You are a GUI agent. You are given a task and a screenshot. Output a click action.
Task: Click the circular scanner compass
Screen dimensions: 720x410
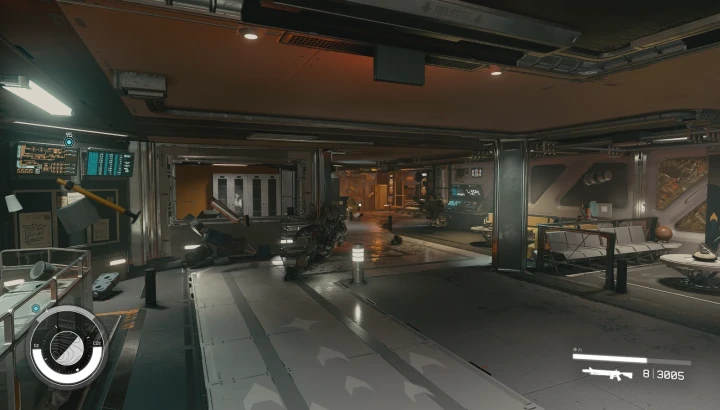click(x=66, y=346)
